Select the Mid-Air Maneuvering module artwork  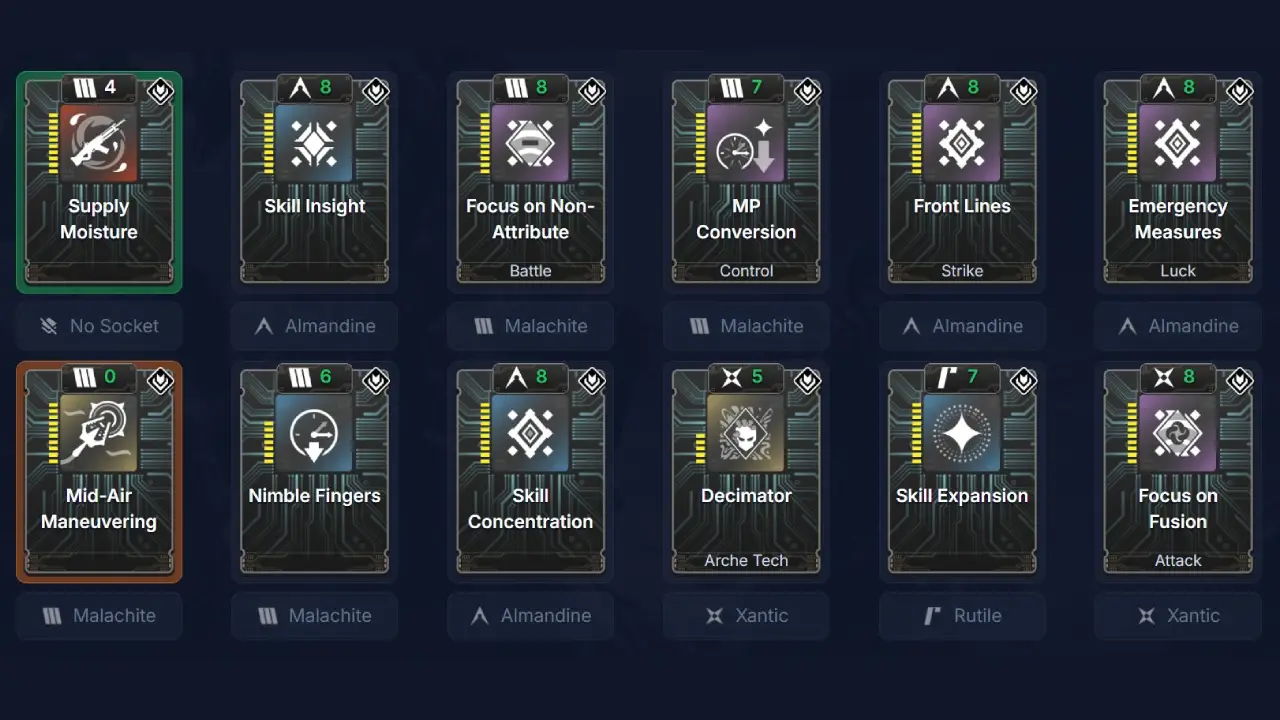point(99,433)
